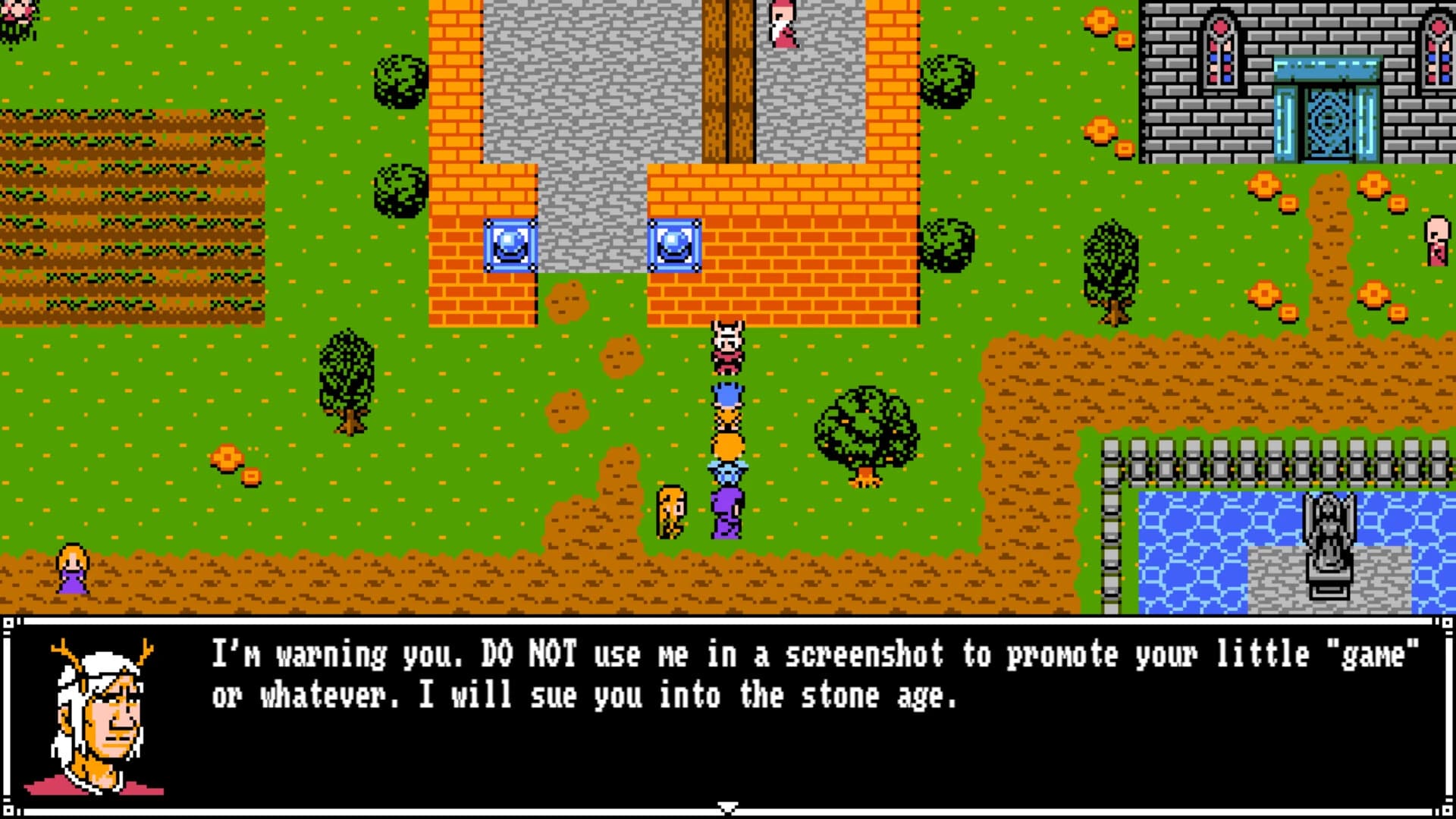The height and width of the screenshot is (819, 1456).
Task: Click the blonde NPC standing by the party
Action: pyautogui.click(x=670, y=512)
